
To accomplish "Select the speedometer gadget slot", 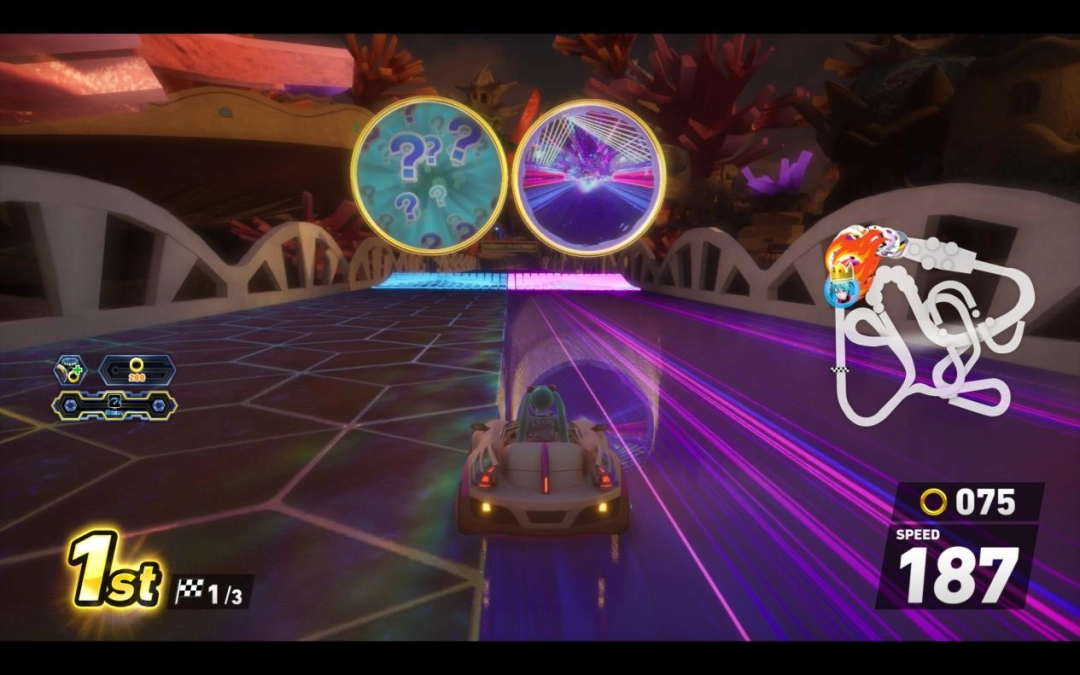I will [114, 404].
